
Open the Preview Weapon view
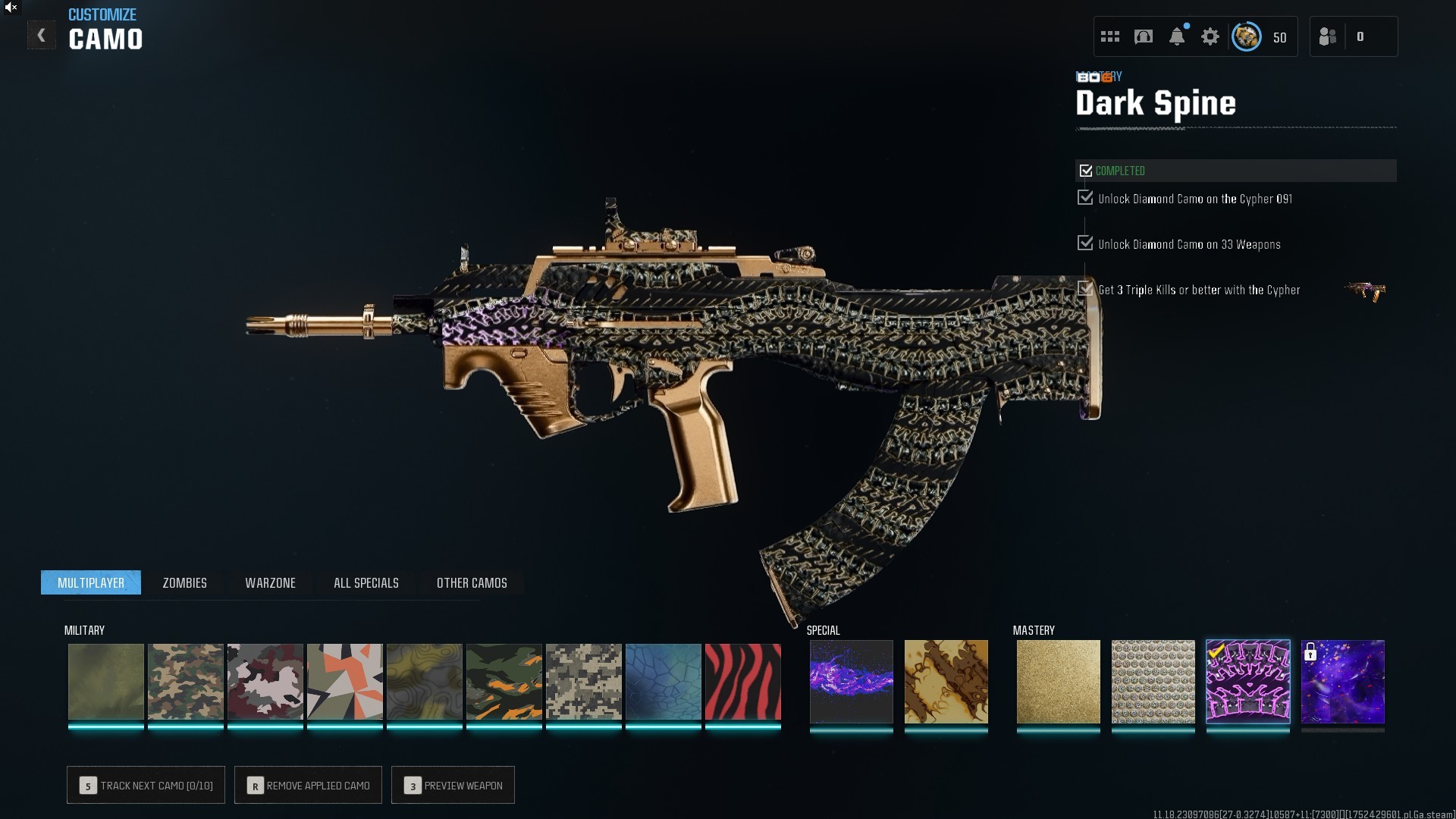coord(453,785)
